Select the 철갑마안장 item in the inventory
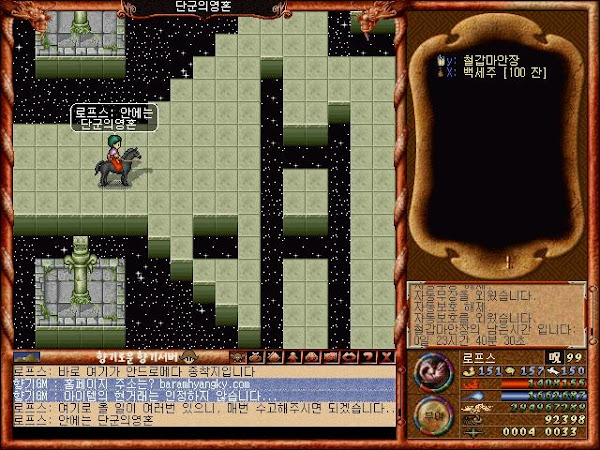This screenshot has height=450, width=600. point(473,59)
